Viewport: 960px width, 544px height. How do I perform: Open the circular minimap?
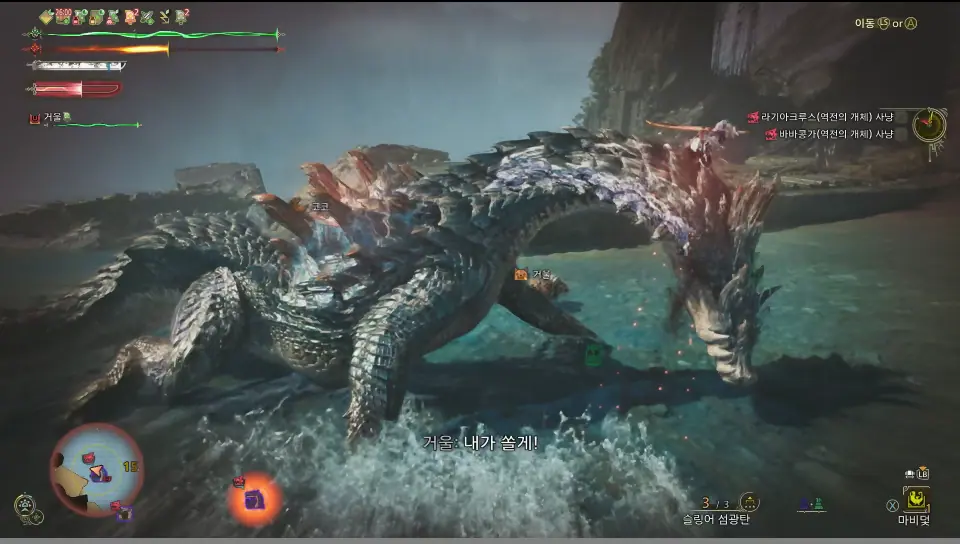click(96, 469)
